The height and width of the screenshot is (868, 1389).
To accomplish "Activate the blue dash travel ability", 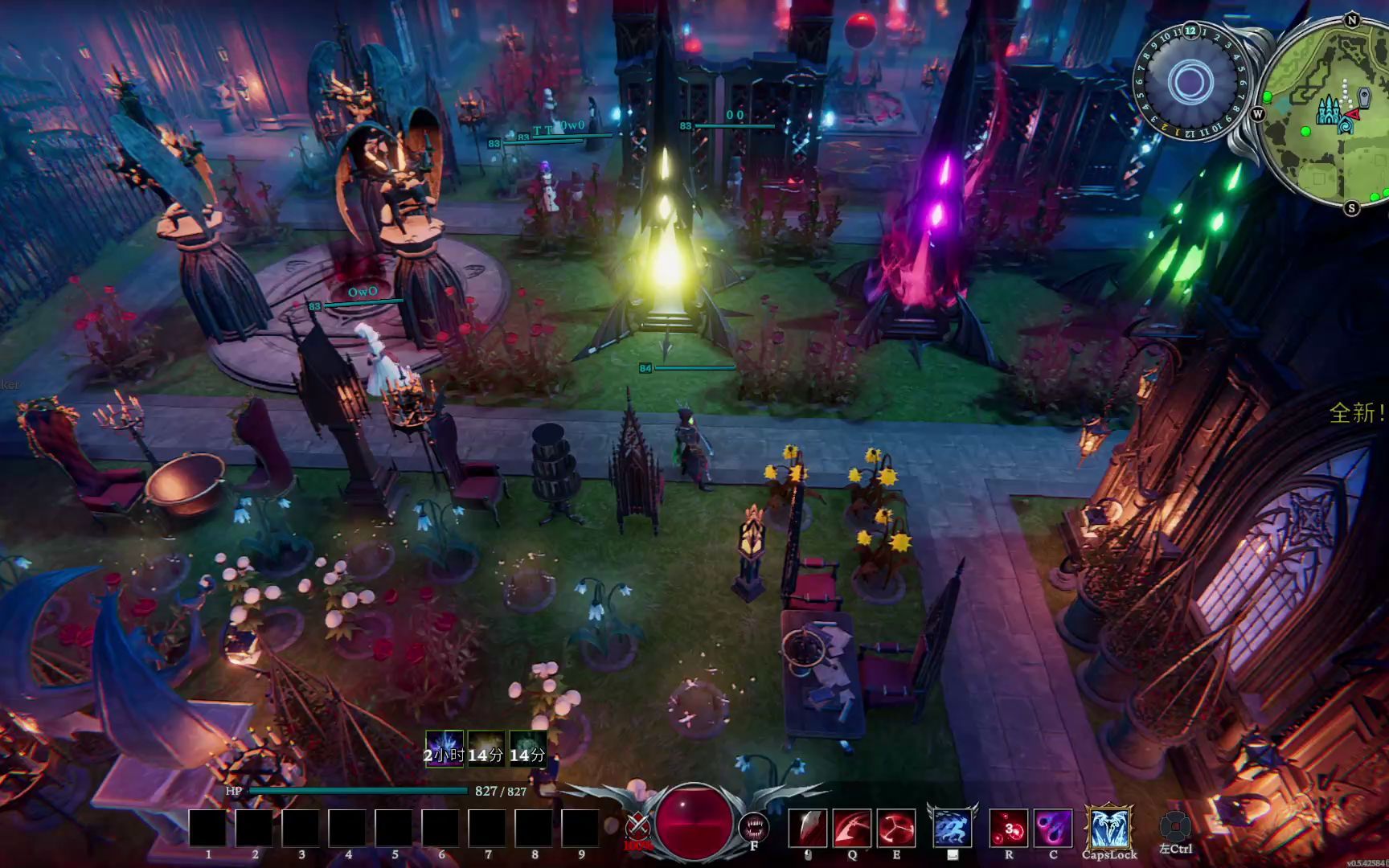I will [953, 826].
